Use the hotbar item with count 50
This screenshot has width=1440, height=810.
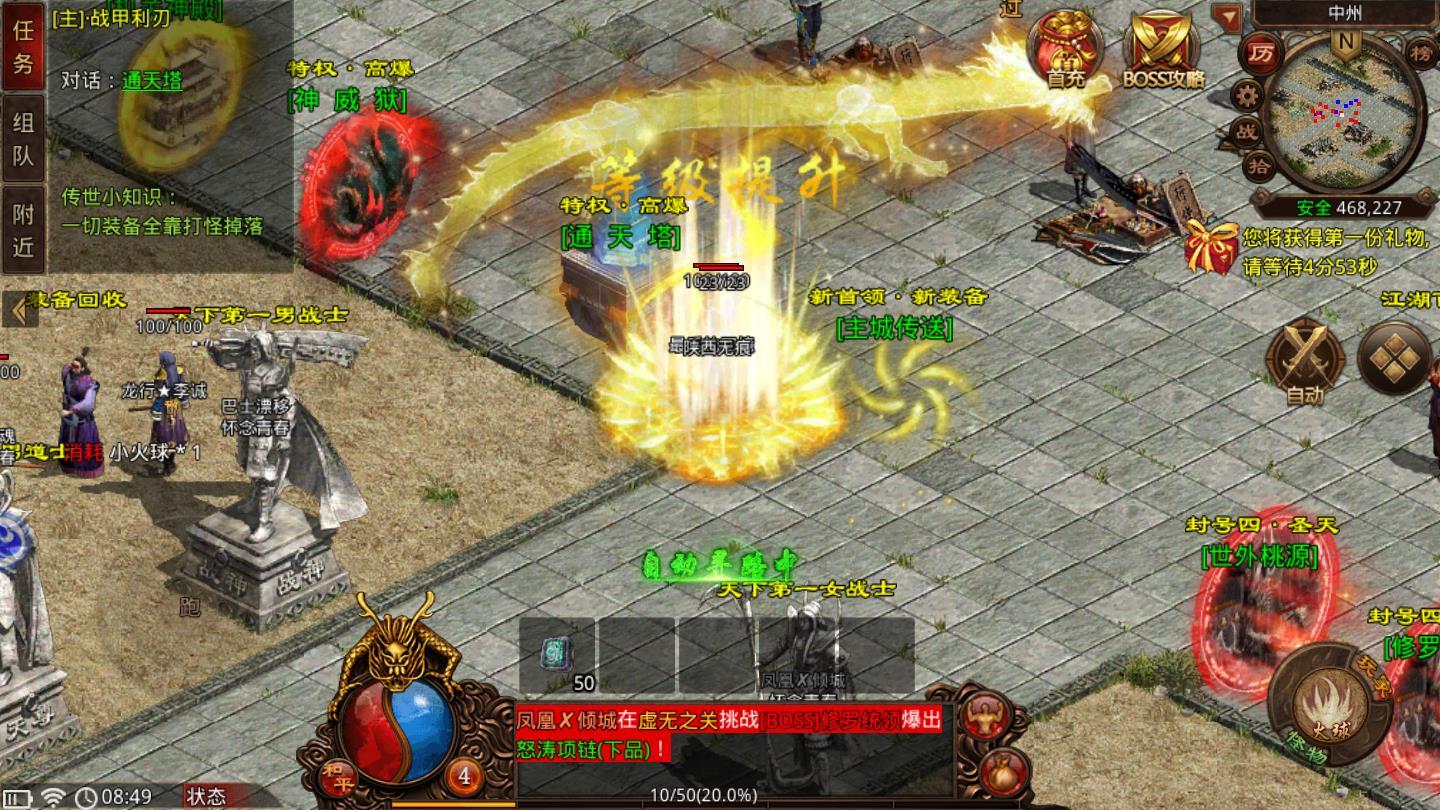pos(557,655)
